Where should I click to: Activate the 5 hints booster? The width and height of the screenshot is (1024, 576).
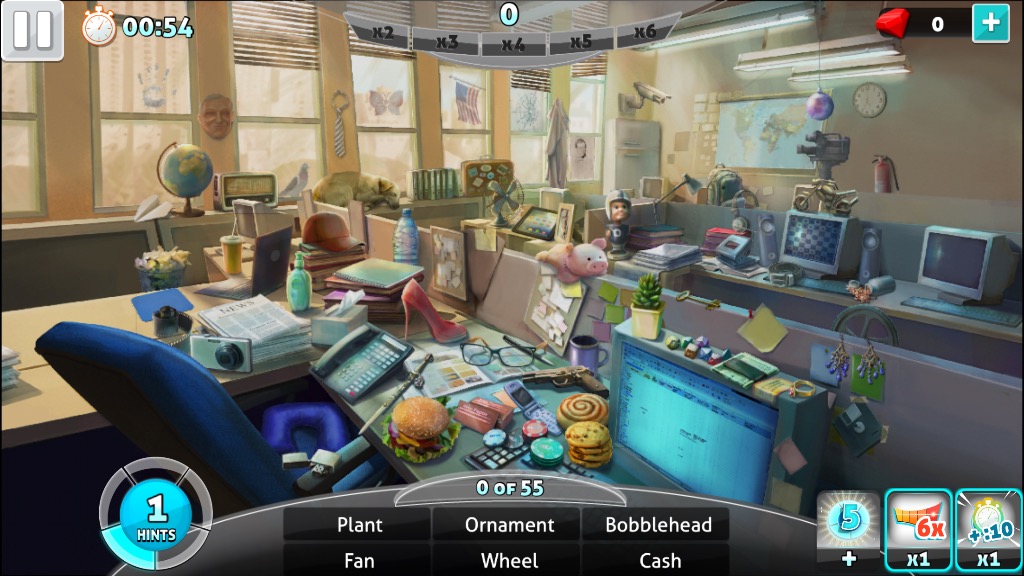point(848,530)
